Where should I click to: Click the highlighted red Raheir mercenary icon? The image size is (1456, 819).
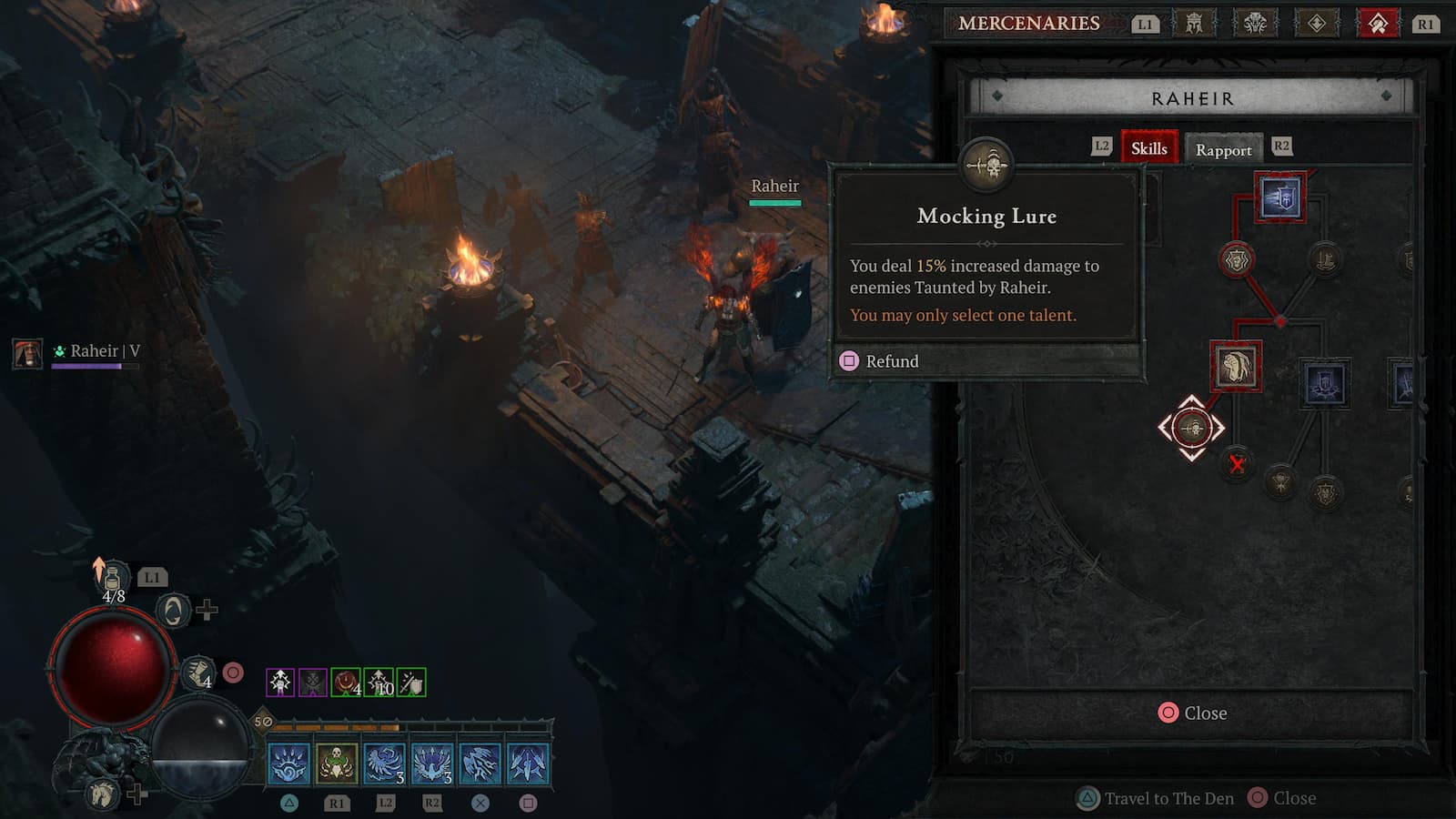[x=1379, y=24]
